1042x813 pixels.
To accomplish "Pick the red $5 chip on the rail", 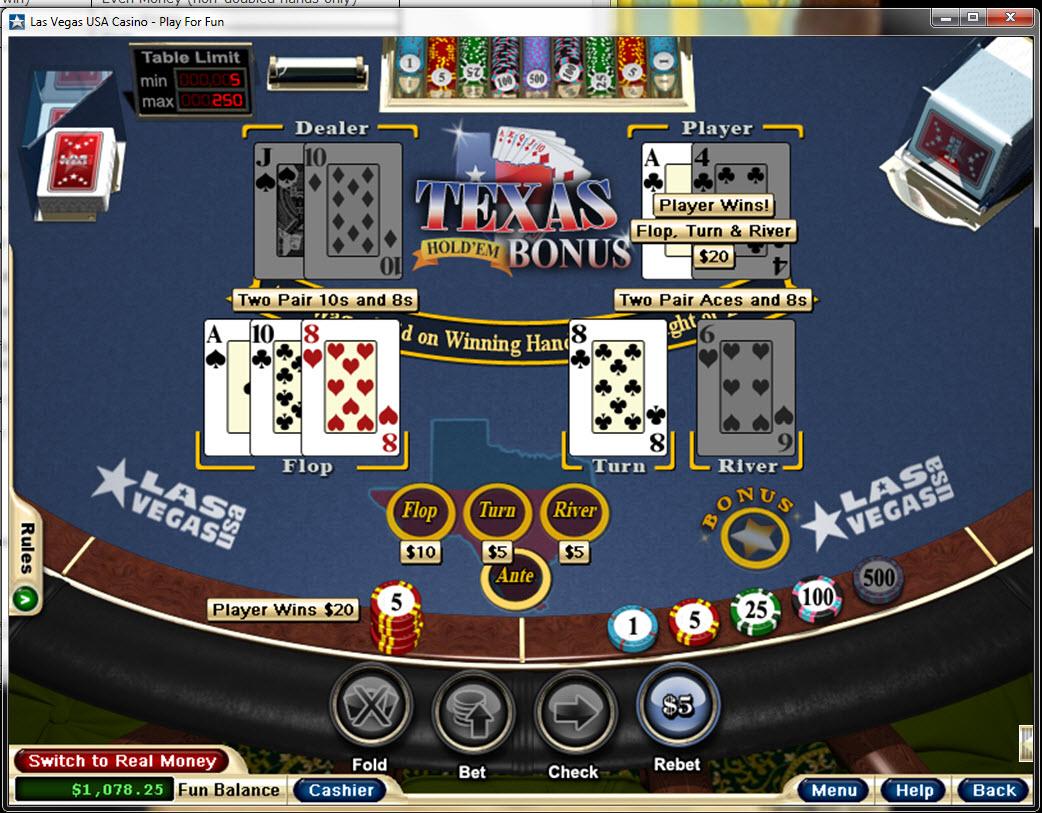I will pyautogui.click(x=694, y=622).
